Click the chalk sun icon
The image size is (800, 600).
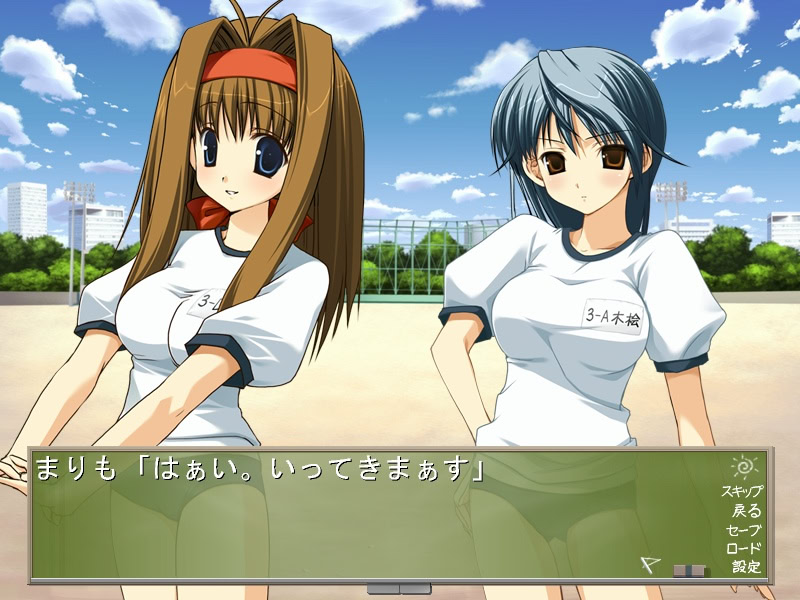pos(745,466)
